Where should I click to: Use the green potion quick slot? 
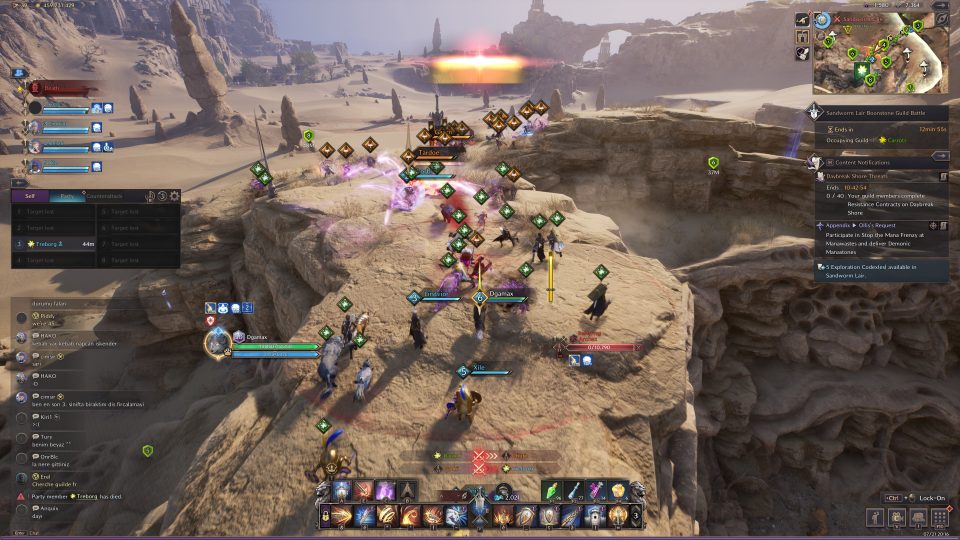[556, 490]
